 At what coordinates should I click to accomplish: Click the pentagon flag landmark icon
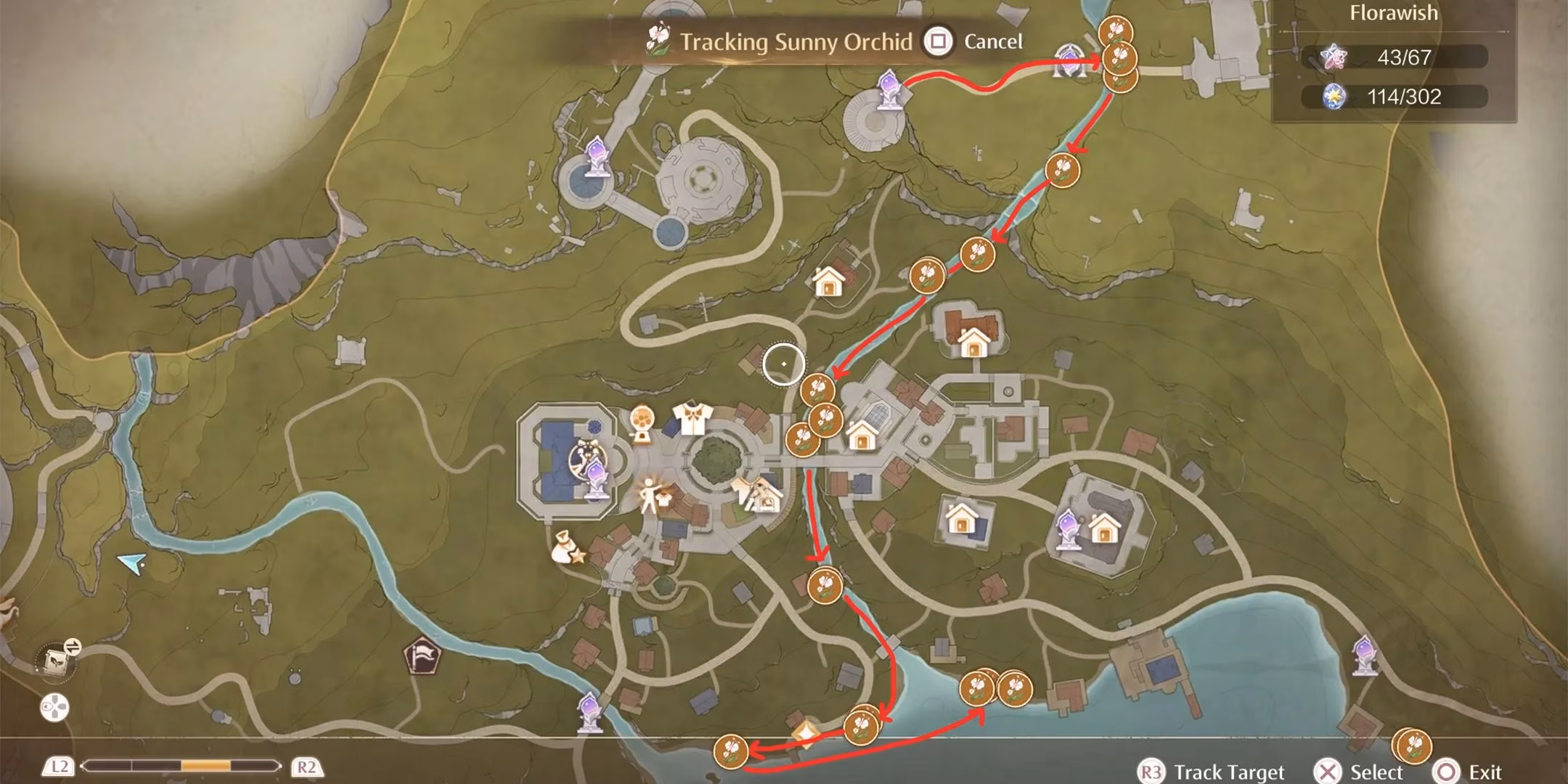coord(423,656)
